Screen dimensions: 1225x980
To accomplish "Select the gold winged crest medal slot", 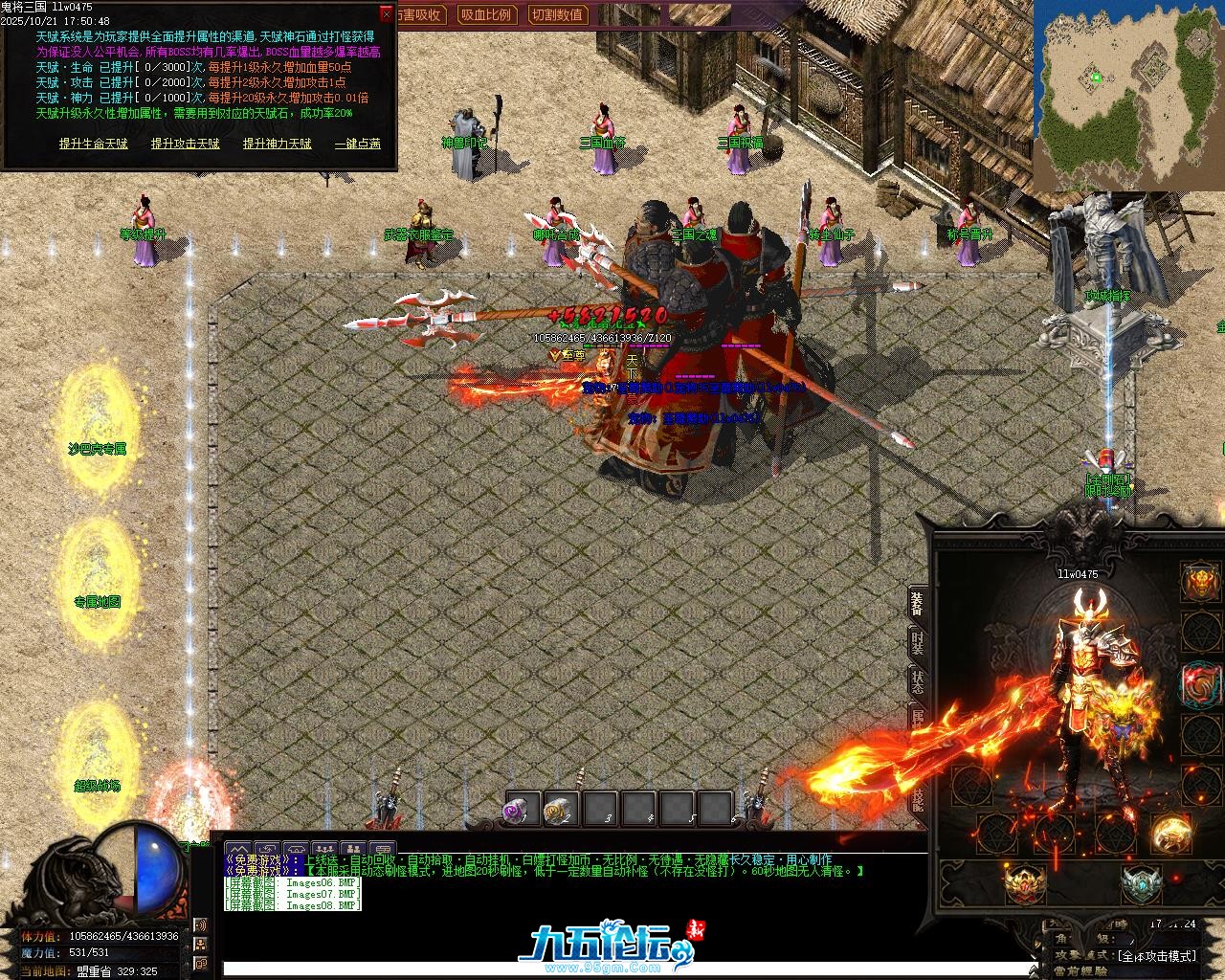I will click(x=1024, y=883).
